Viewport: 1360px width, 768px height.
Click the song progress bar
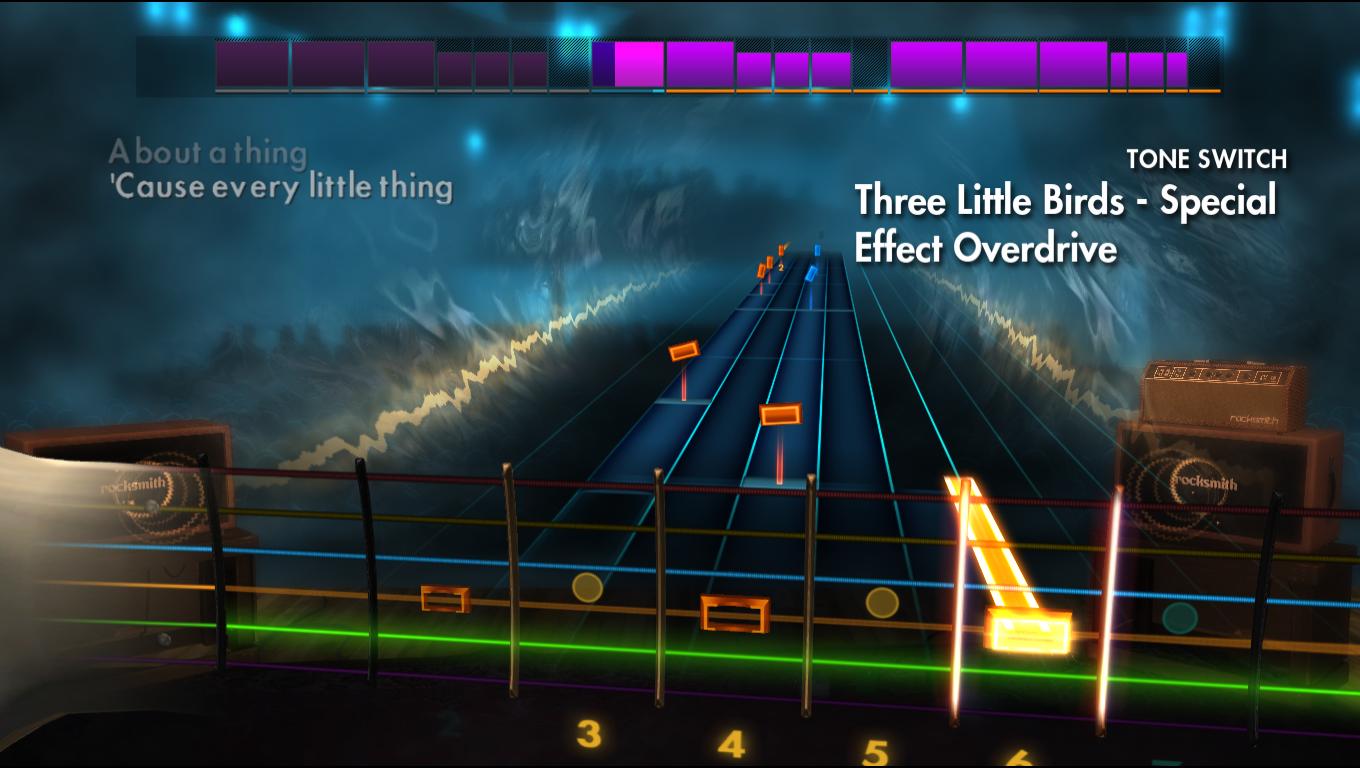point(680,93)
